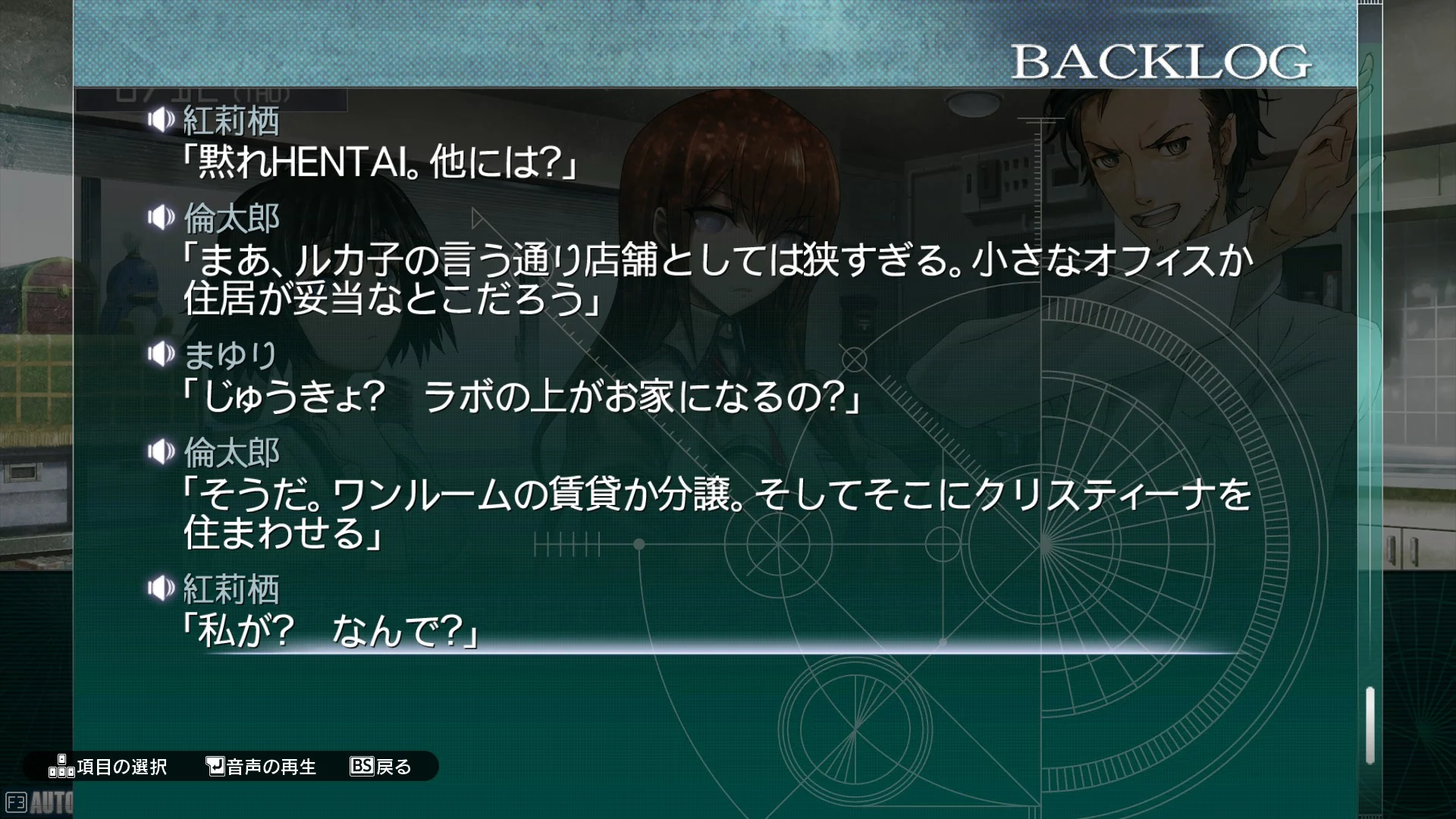Viewport: 1456px width, 819px height.
Task: Select the 「じゅうきょ？ ラボの上がお家になるの？」 entry
Action: point(522,396)
